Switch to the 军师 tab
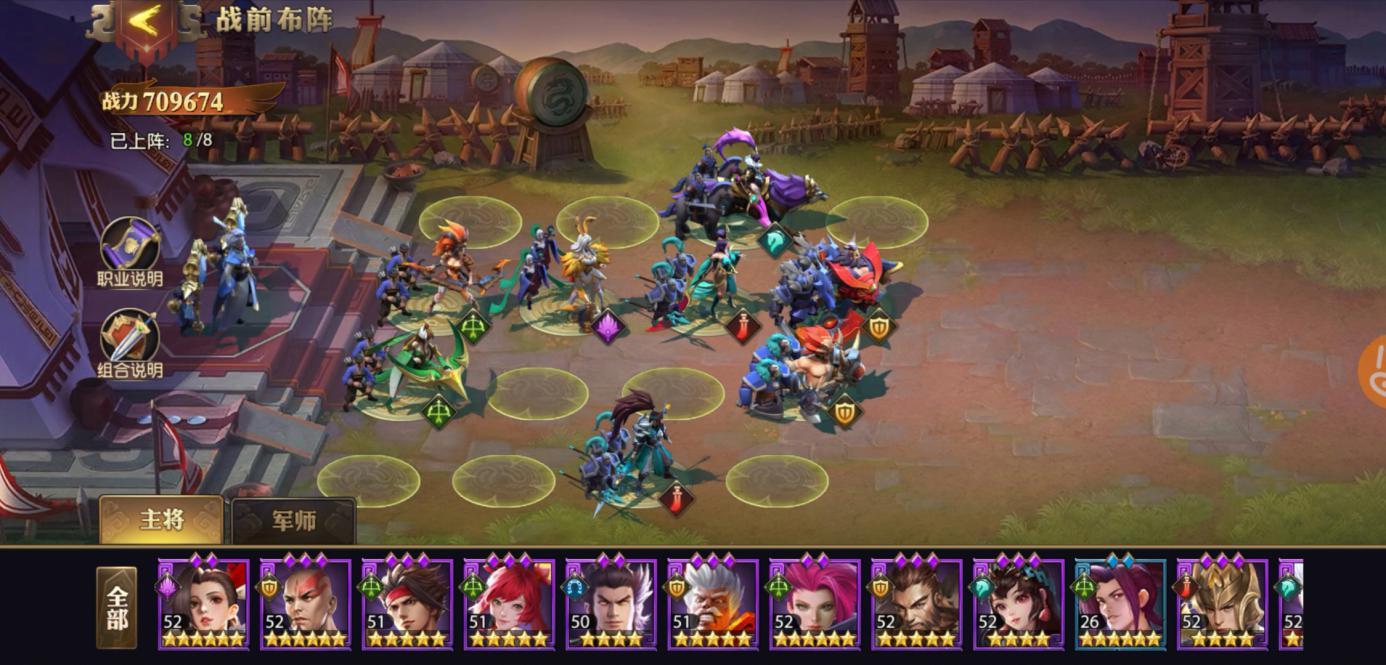The width and height of the screenshot is (1386, 665). pos(293,520)
